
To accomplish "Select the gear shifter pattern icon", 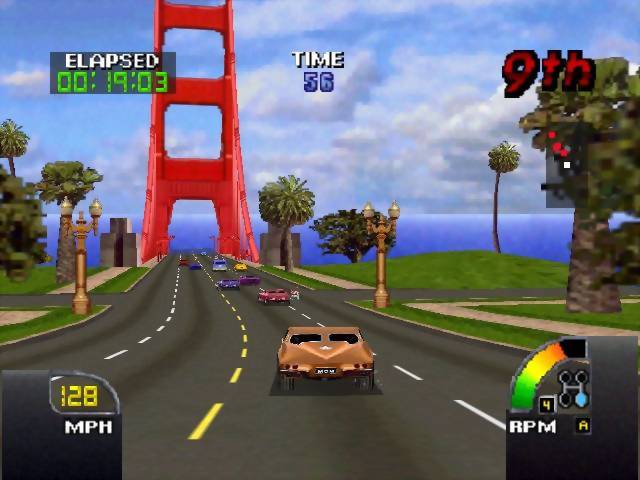I will pos(573,386).
